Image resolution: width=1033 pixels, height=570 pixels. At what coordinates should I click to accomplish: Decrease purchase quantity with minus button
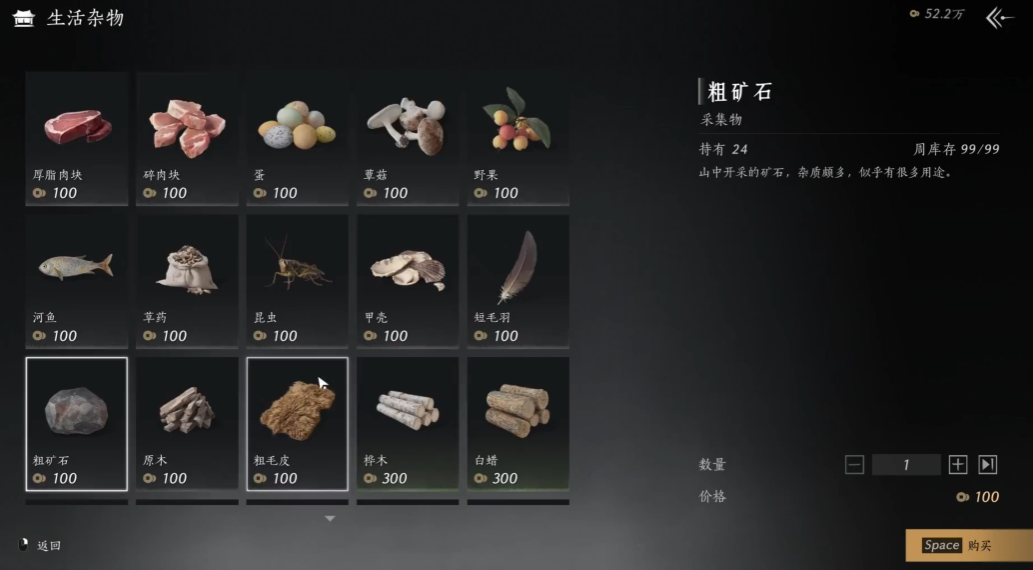pyautogui.click(x=854, y=464)
